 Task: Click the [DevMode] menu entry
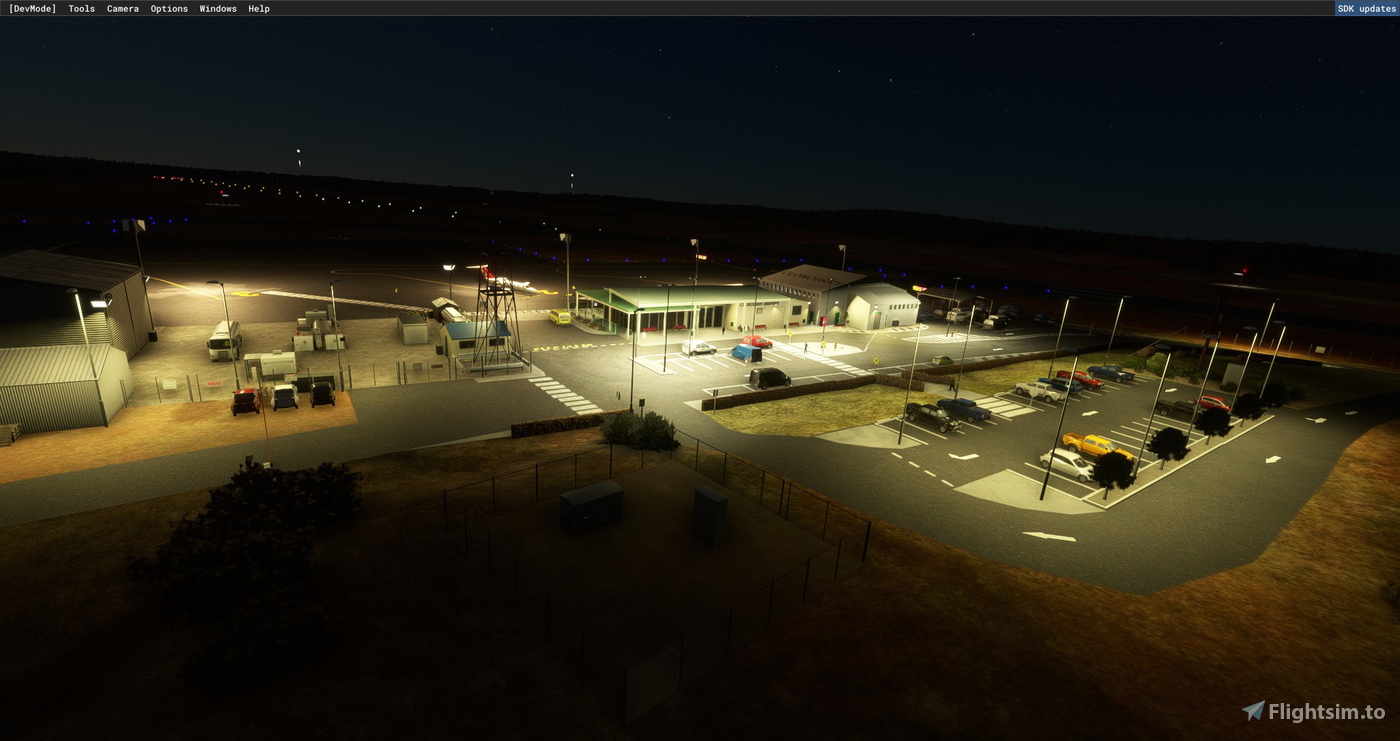33,8
